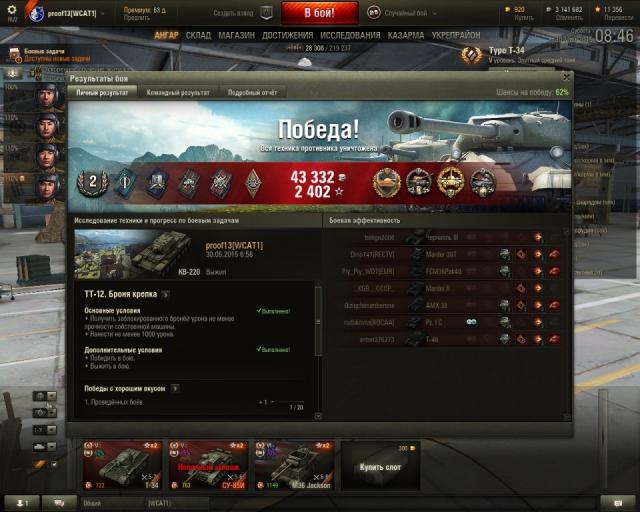Select the T-34 tank in the carousel
This screenshot has height=512, width=640.
tap(120, 467)
